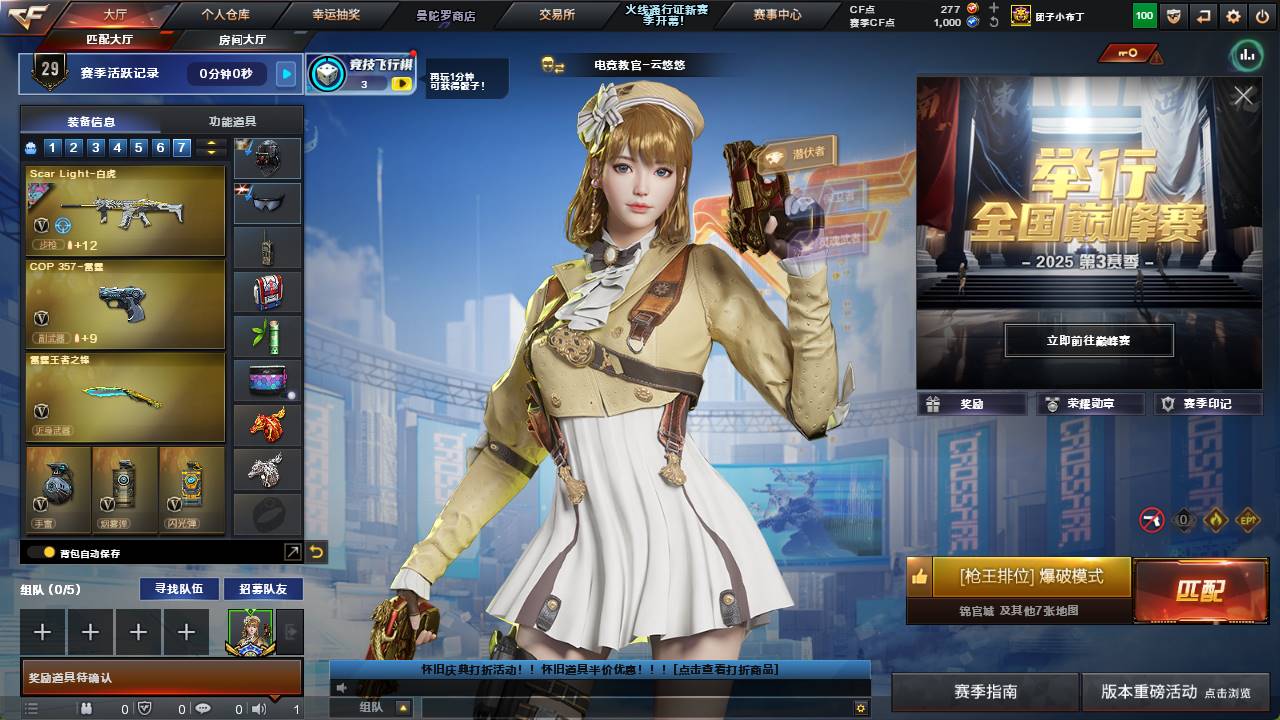Select the [枪王排位] 爆破模式 mode selector
Image resolution: width=1280 pixels, height=720 pixels.
(1031, 577)
